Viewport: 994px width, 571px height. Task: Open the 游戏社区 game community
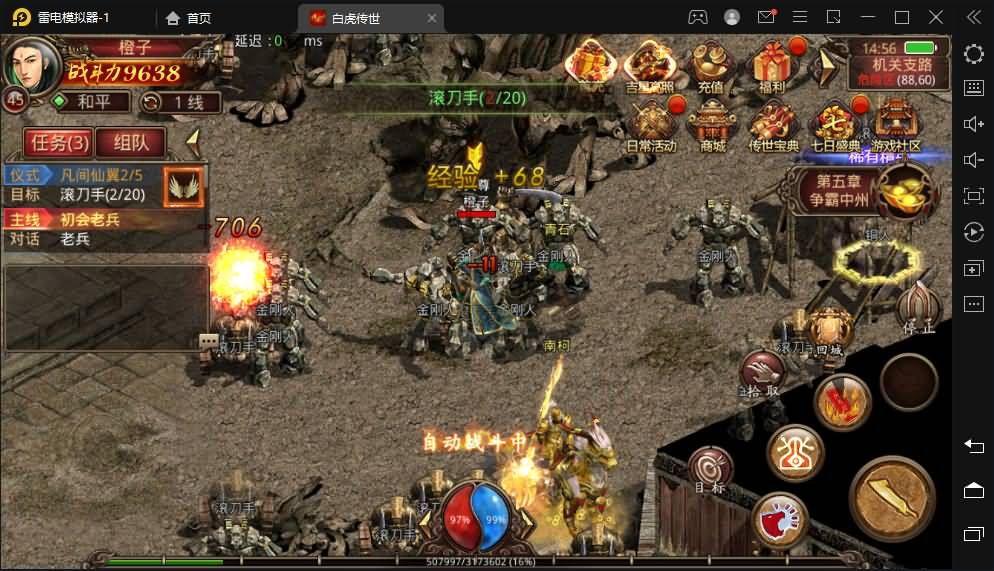coord(895,125)
